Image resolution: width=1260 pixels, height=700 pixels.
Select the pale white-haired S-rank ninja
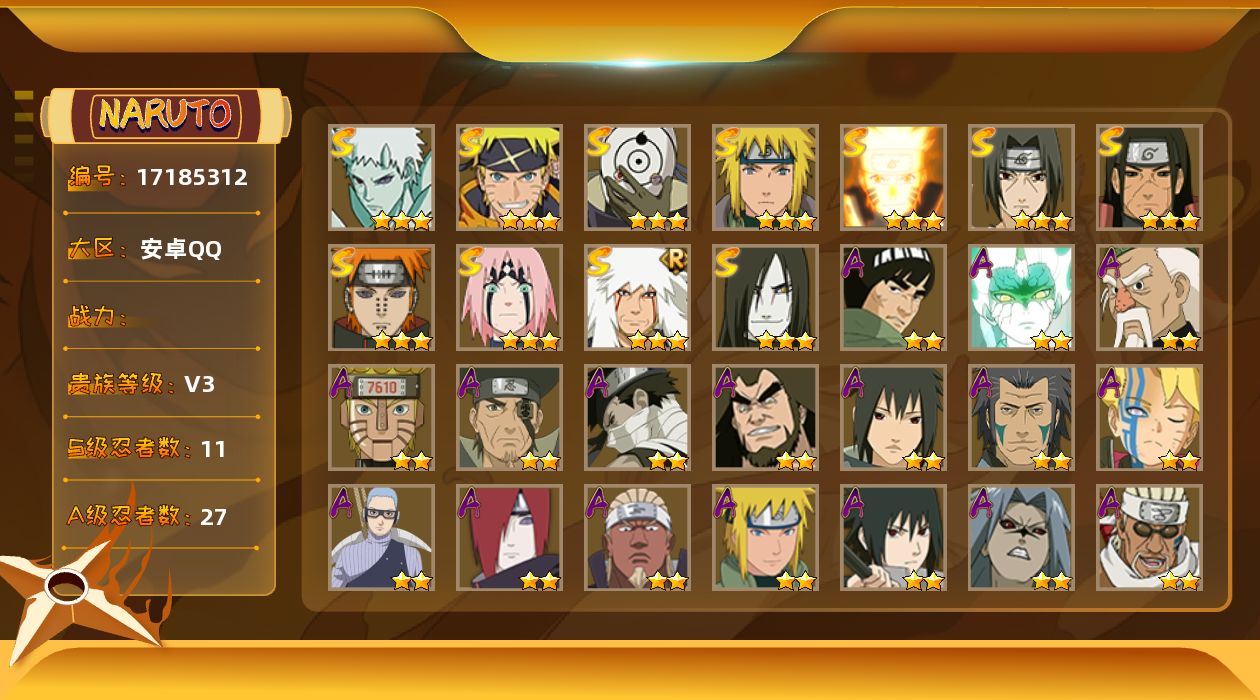click(381, 178)
